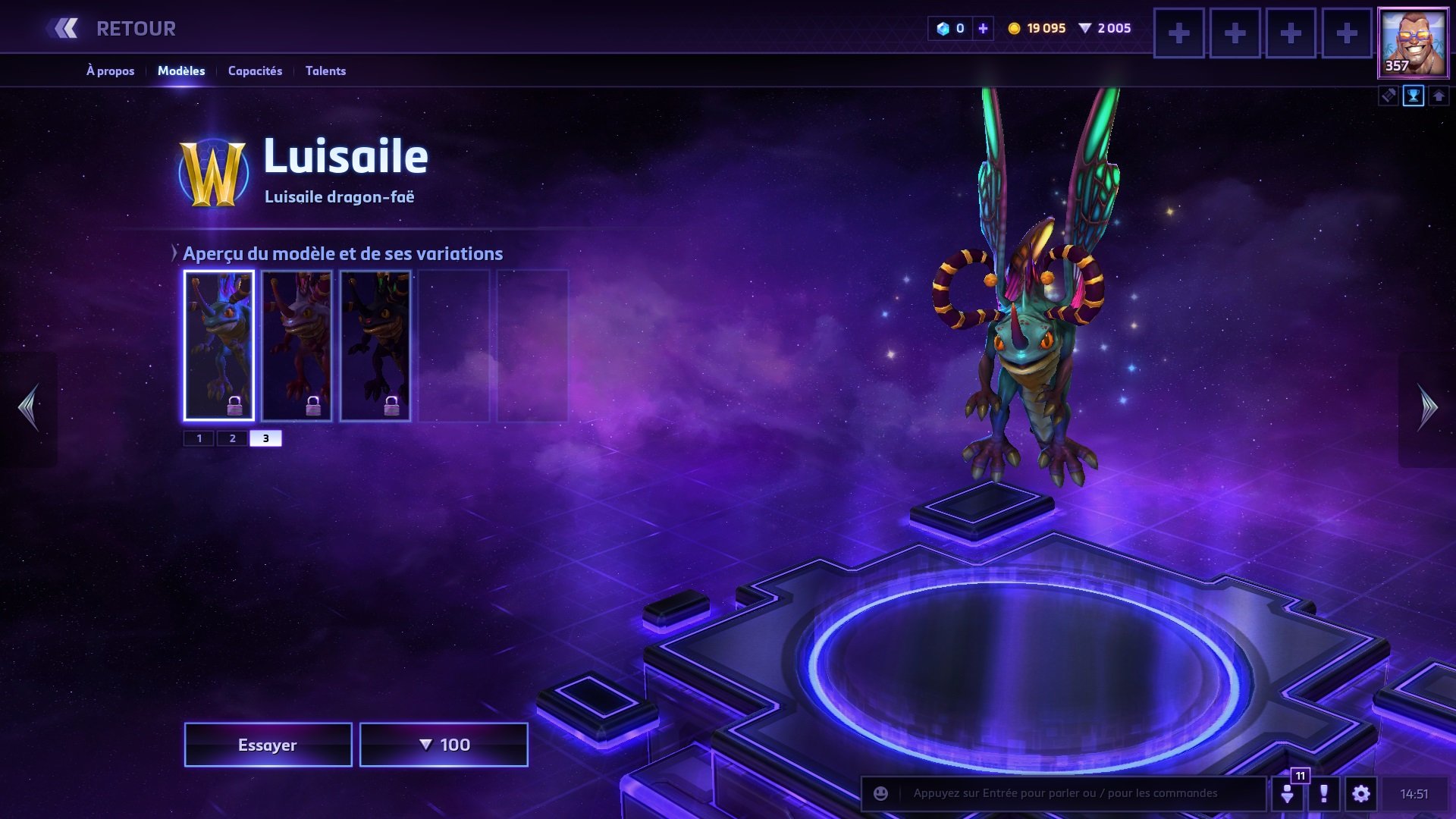Open the Capacités tab
Image resolution: width=1456 pixels, height=819 pixels.
[255, 71]
